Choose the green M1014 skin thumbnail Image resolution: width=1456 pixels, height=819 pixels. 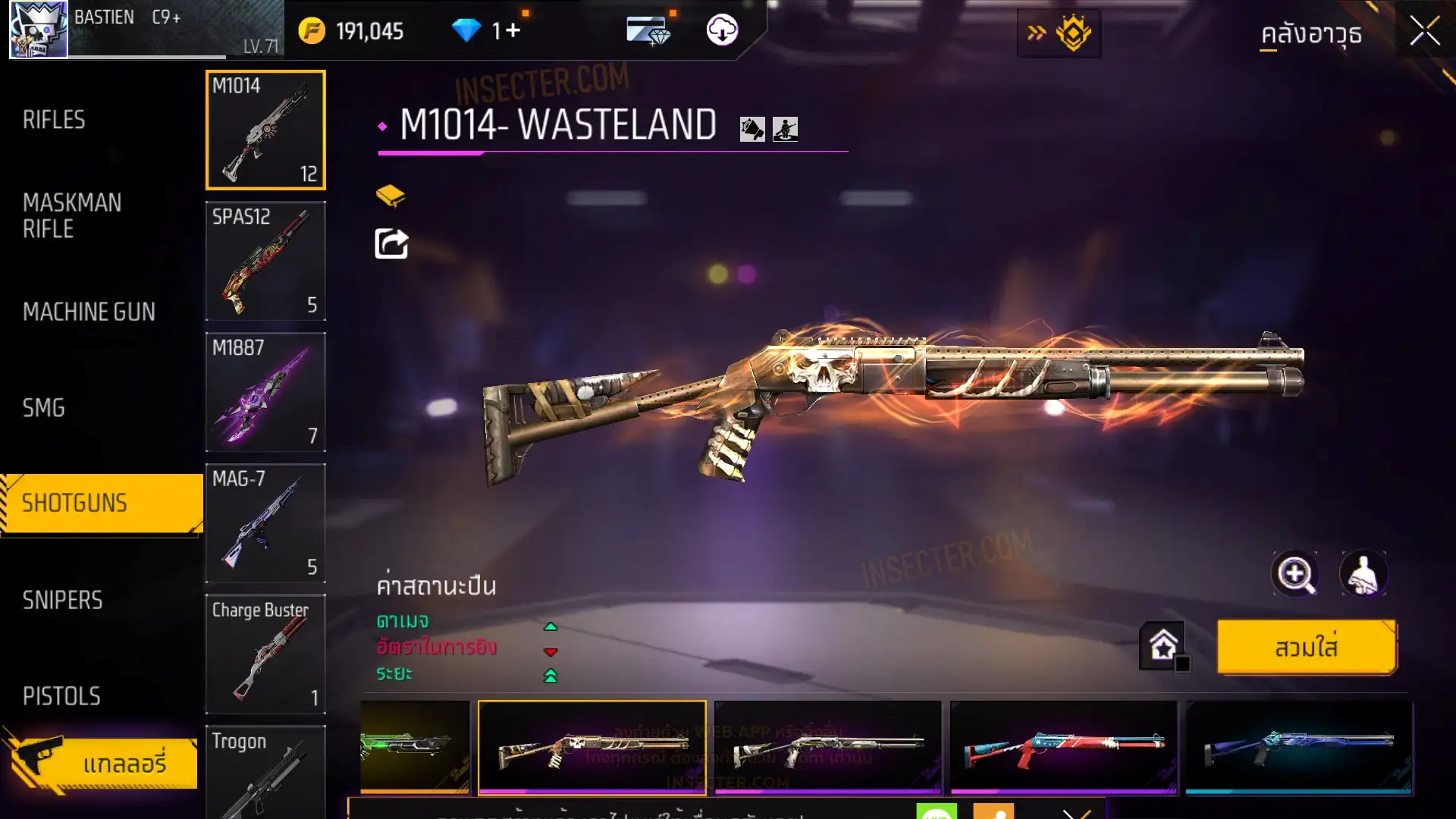coord(414,748)
